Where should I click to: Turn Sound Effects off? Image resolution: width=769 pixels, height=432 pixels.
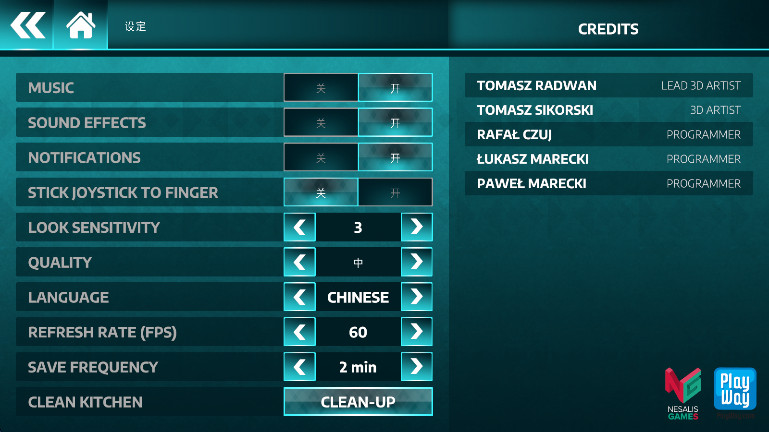click(x=321, y=123)
